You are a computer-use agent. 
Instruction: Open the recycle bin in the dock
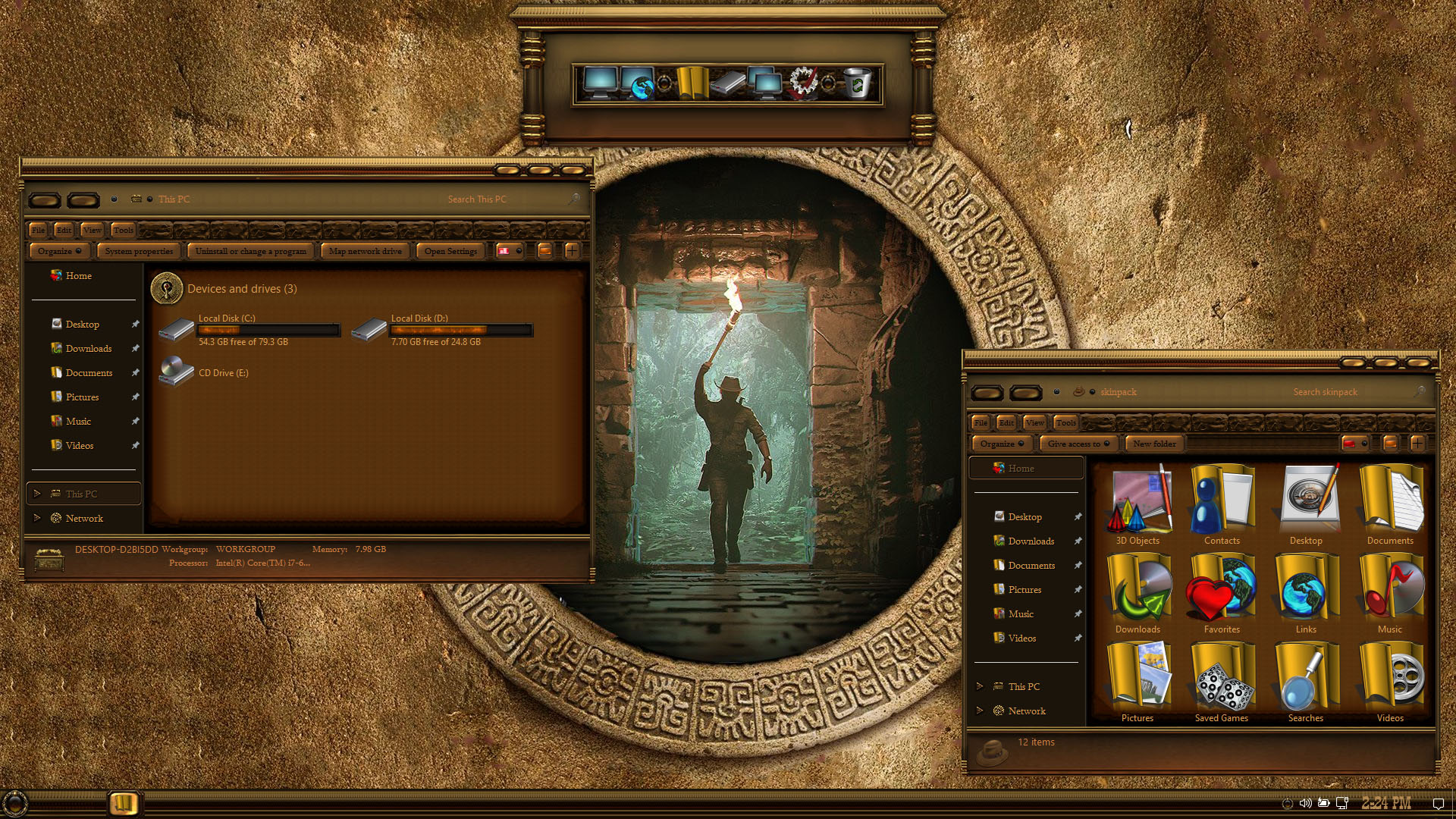(x=858, y=83)
